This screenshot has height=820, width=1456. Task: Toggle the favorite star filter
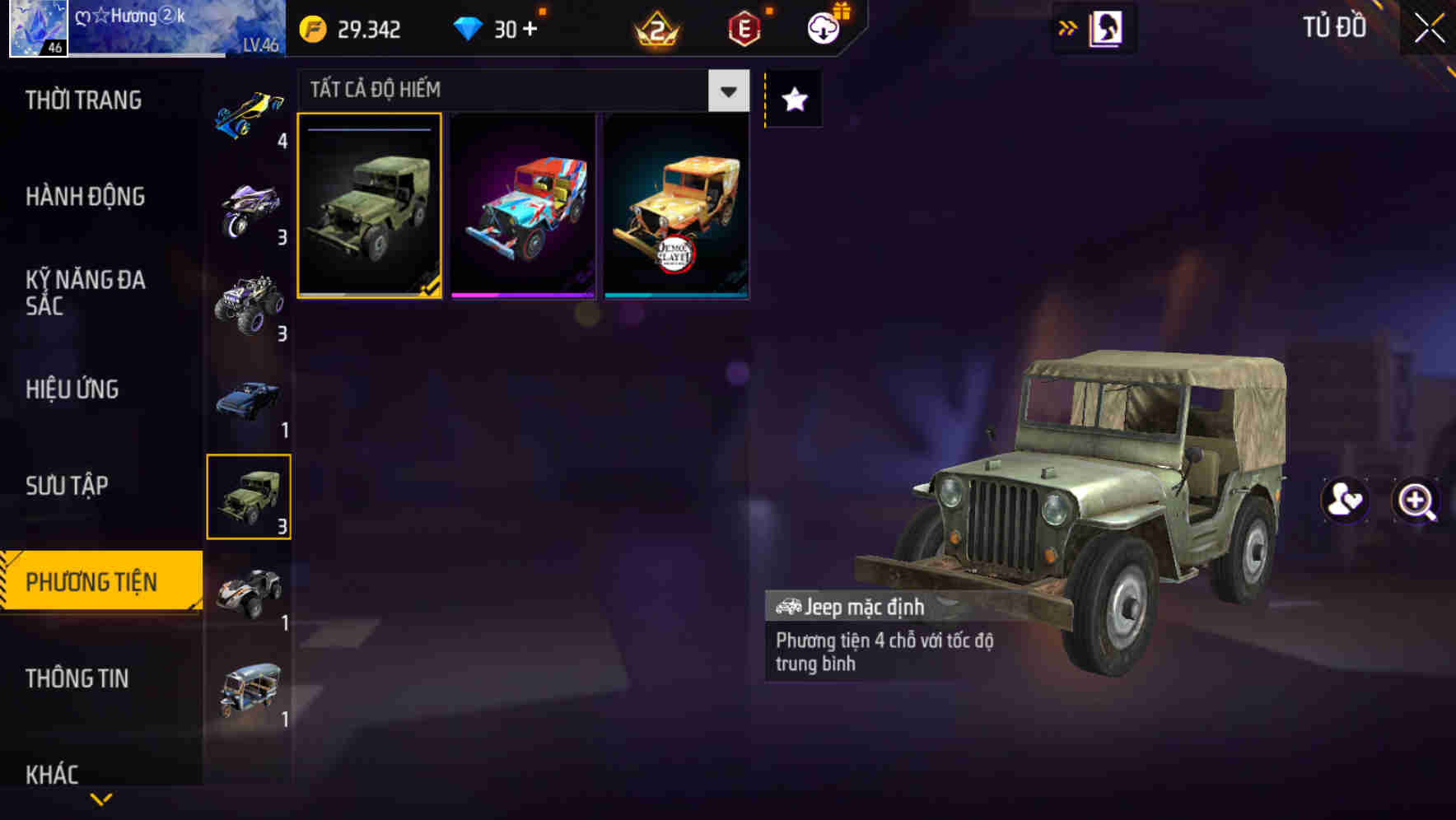793,99
